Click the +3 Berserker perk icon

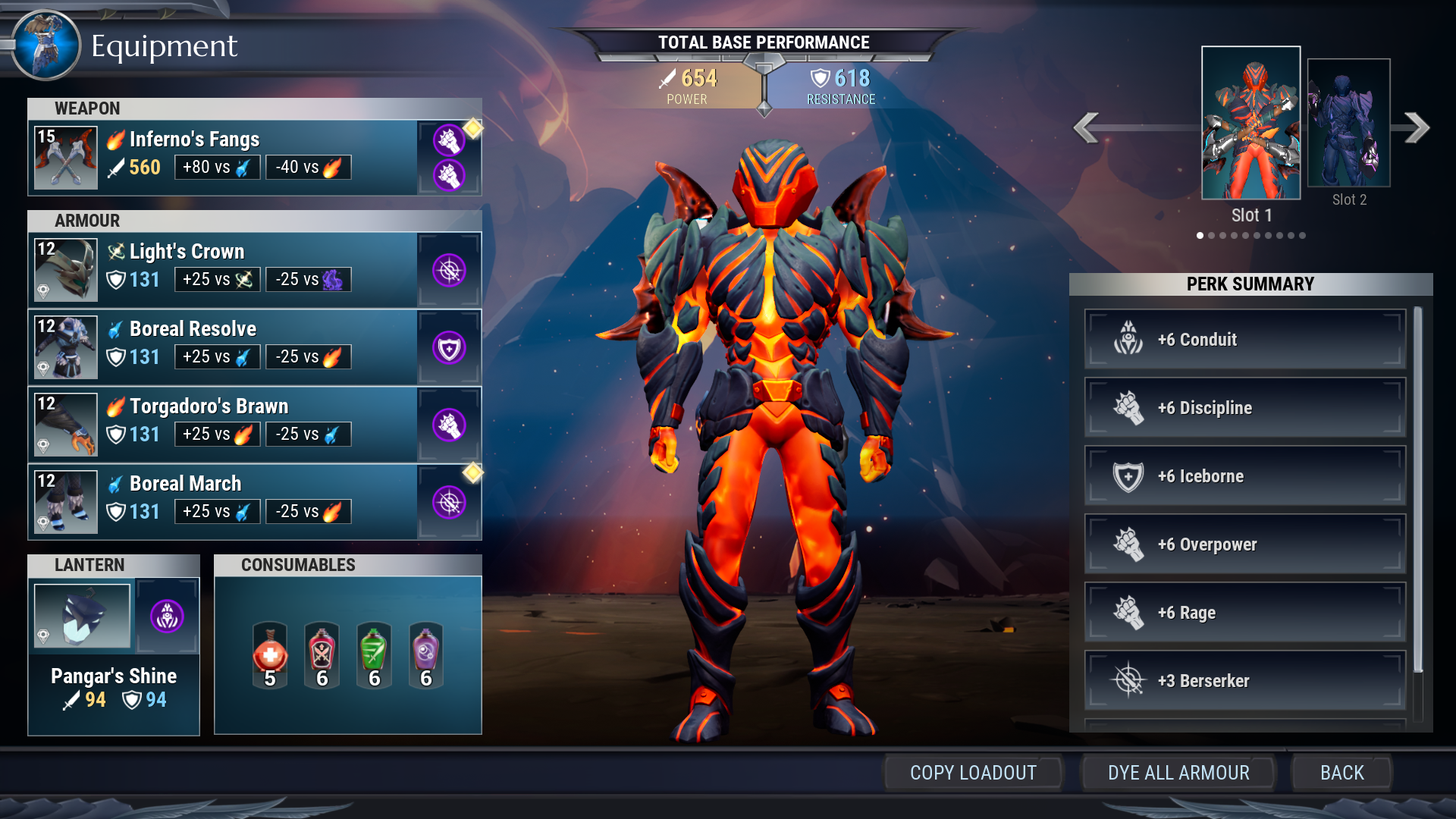tap(1130, 680)
